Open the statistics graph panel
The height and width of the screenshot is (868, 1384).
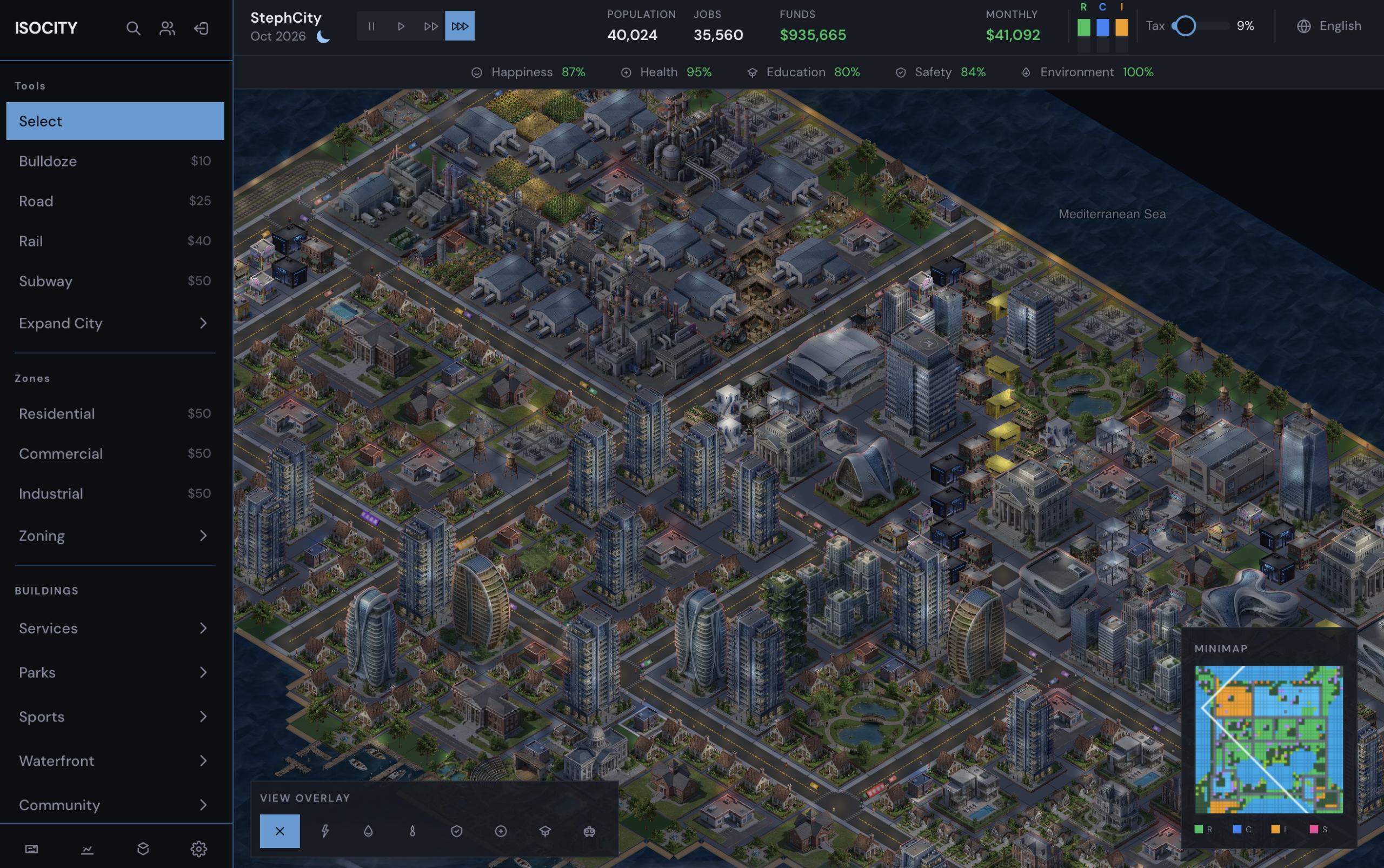point(87,849)
